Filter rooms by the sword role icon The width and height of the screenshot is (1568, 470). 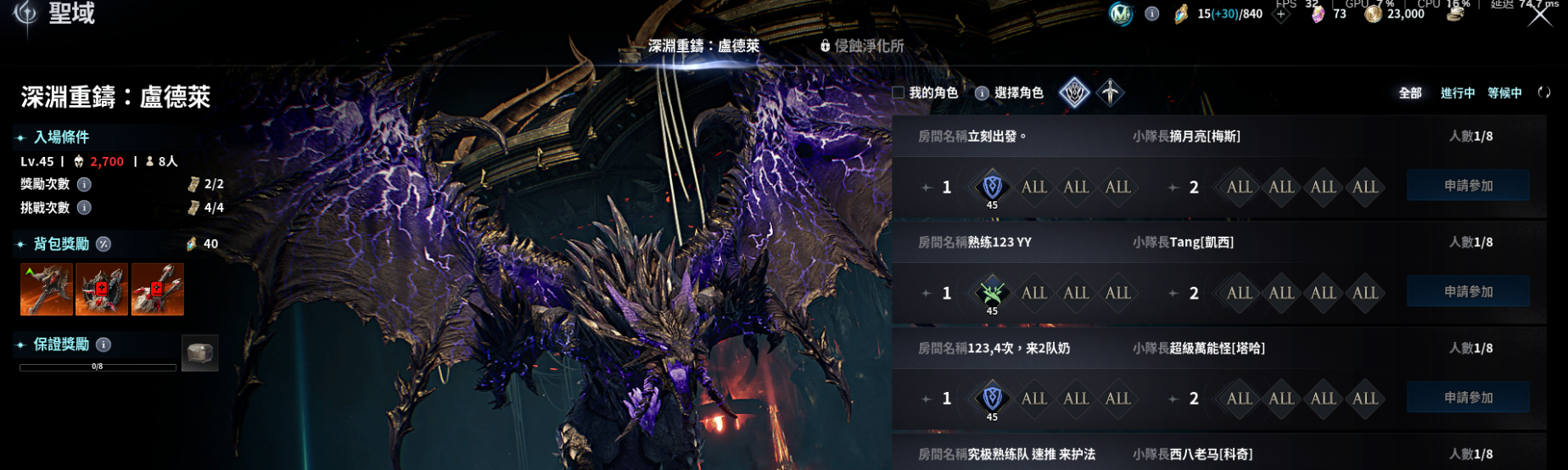1110,92
